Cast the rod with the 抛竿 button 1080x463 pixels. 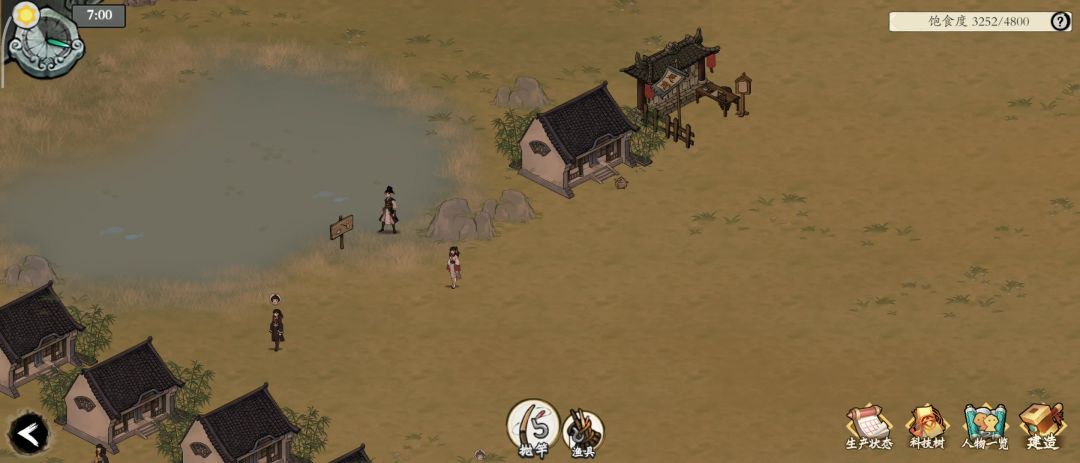tap(533, 426)
